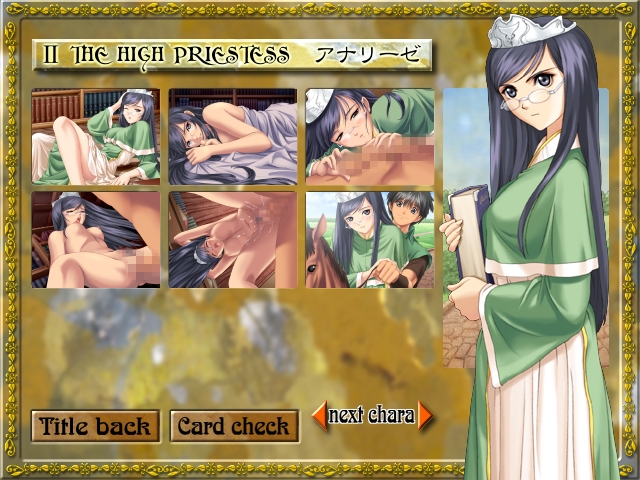Click the right arrow beside next chara
The image size is (640, 480).
(425, 415)
